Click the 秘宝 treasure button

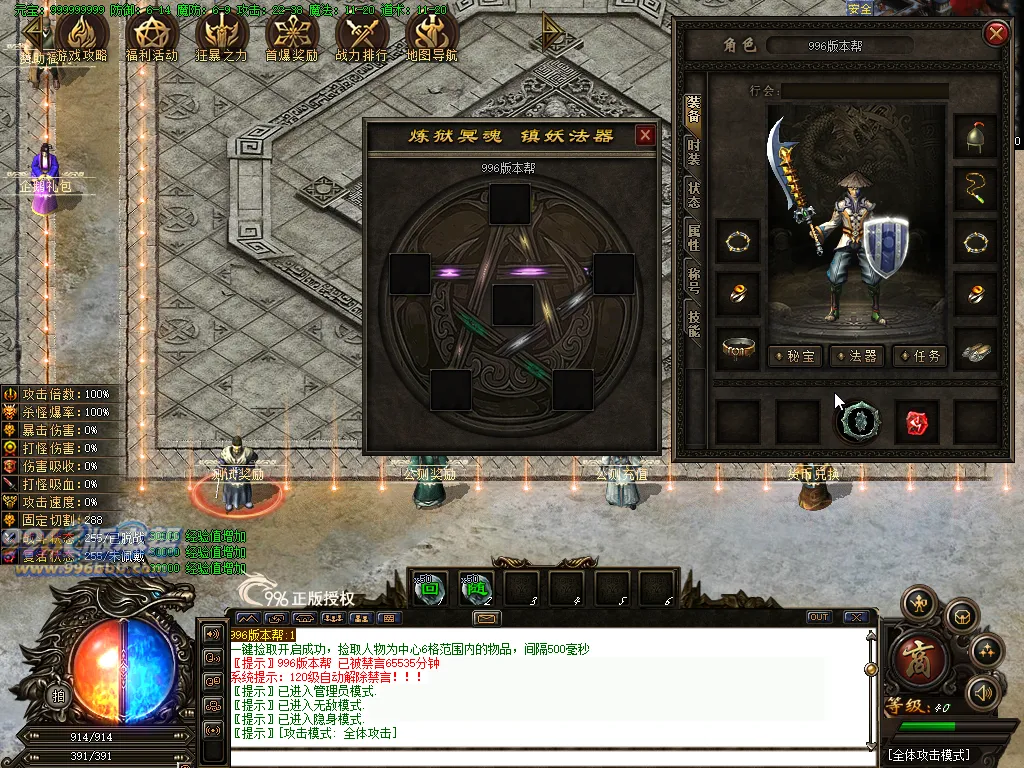pyautogui.click(x=796, y=355)
